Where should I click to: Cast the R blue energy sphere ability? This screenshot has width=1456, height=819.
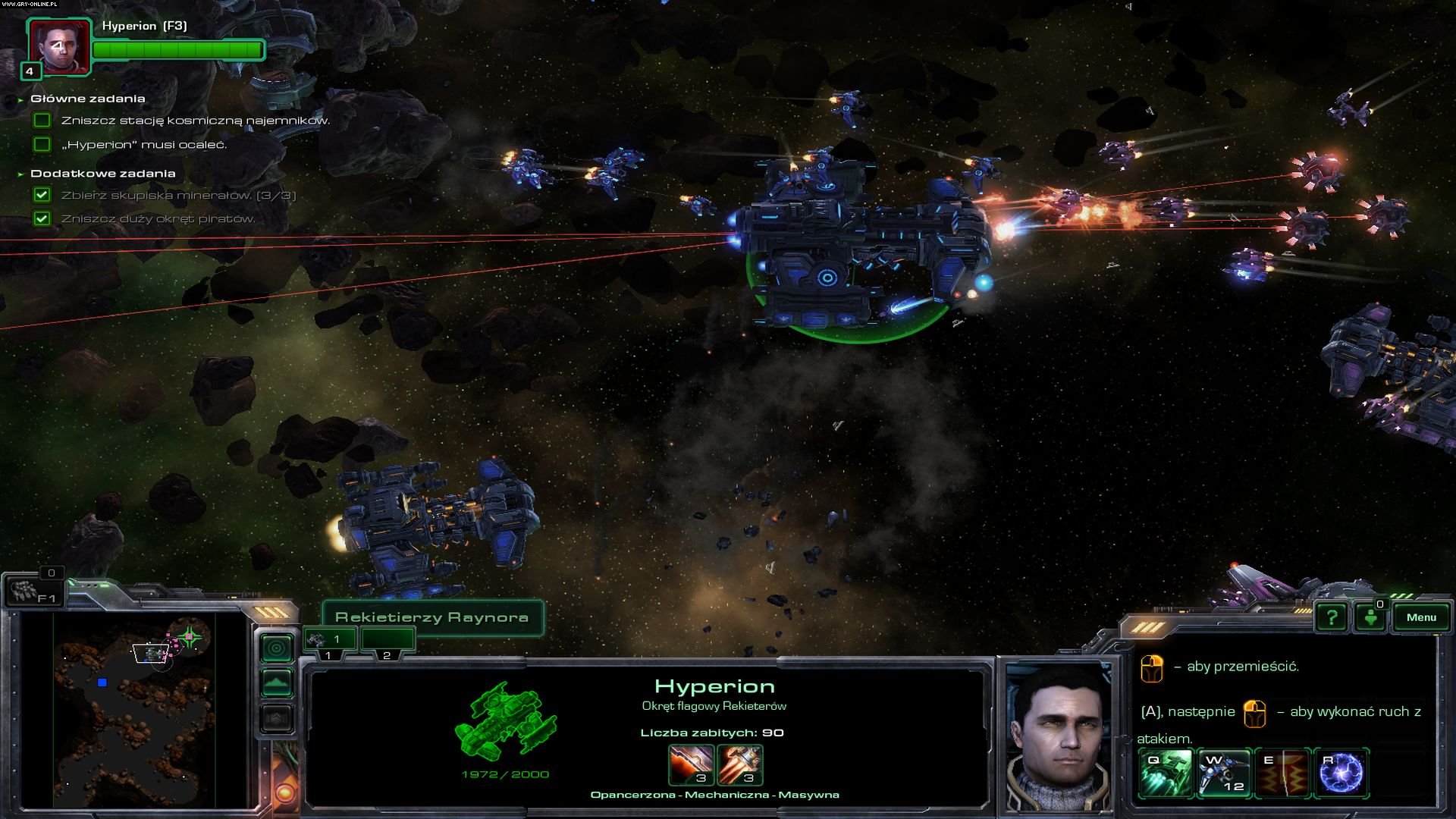click(1341, 773)
